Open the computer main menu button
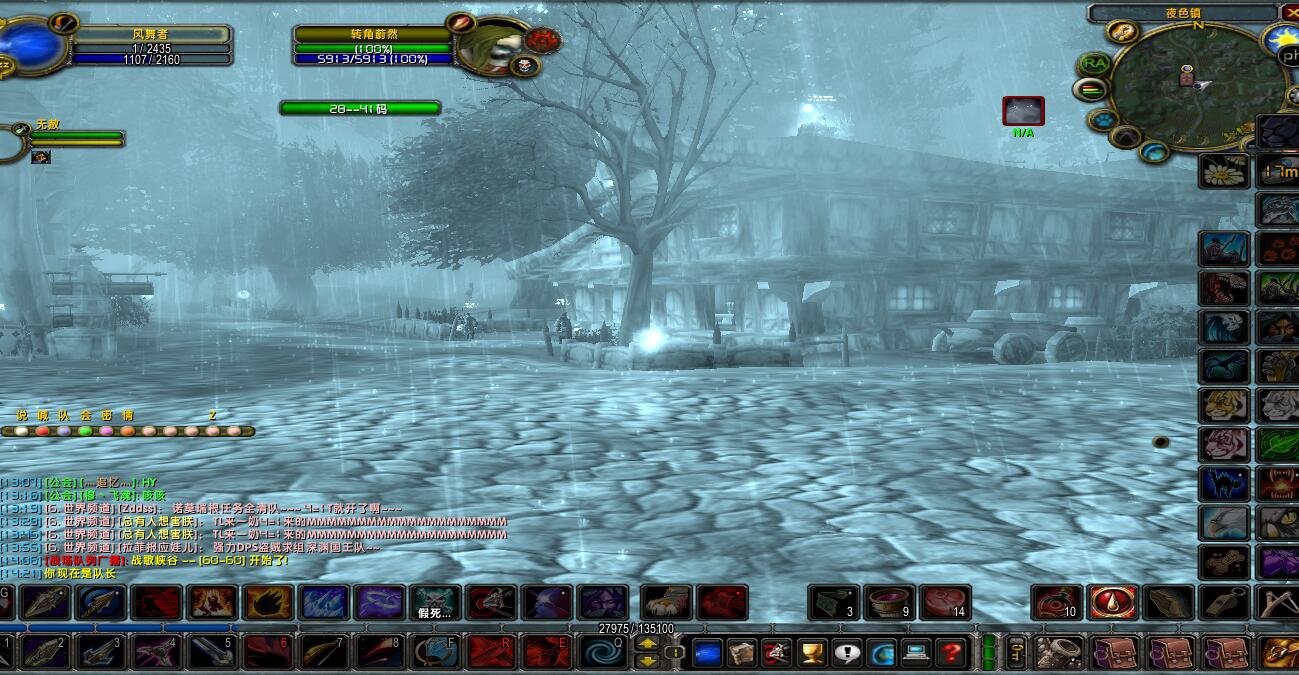Screen dimensions: 1299x675 916,653
